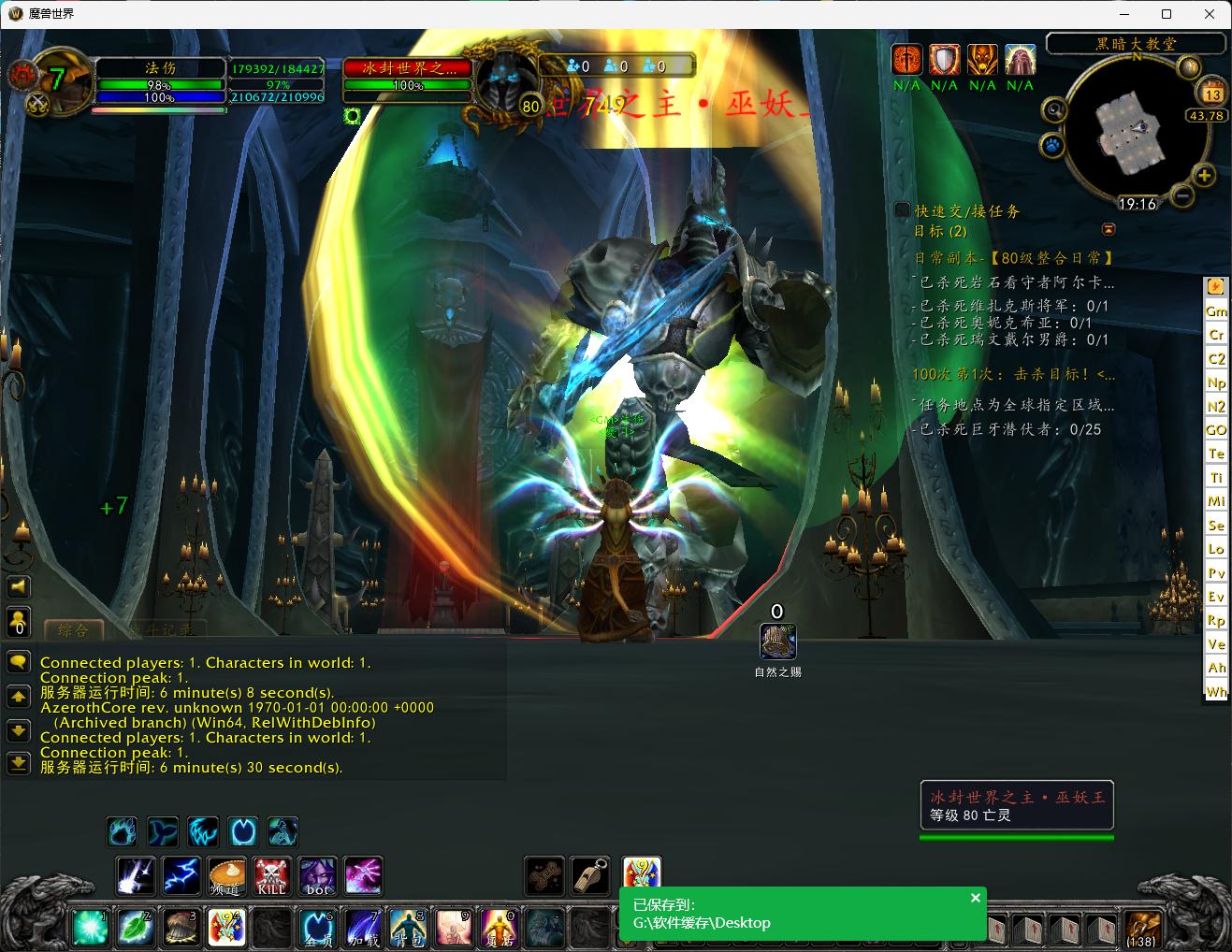1232x952 pixels.
Task: Activate the 复活 revive action button
Action: (499, 928)
